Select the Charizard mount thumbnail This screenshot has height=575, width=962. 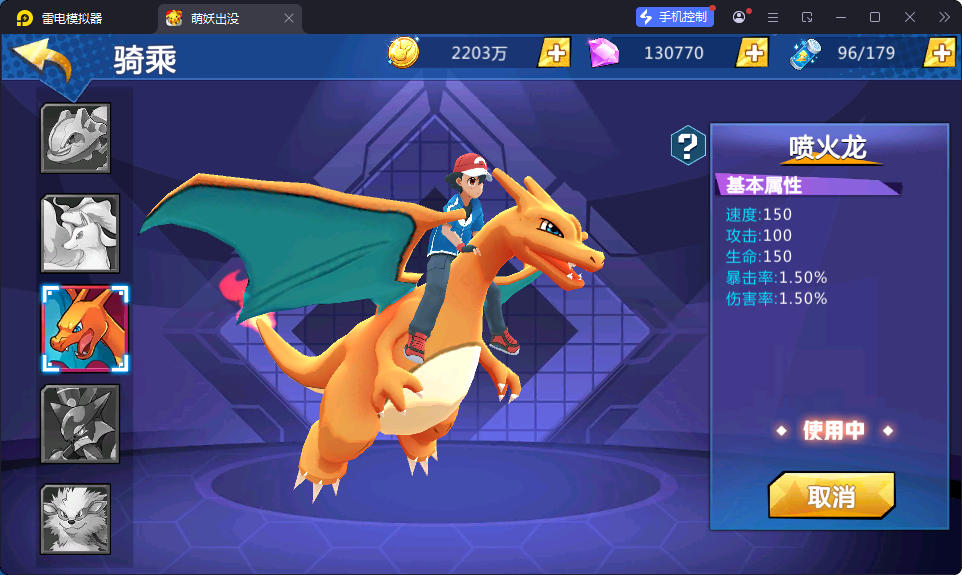tap(85, 329)
